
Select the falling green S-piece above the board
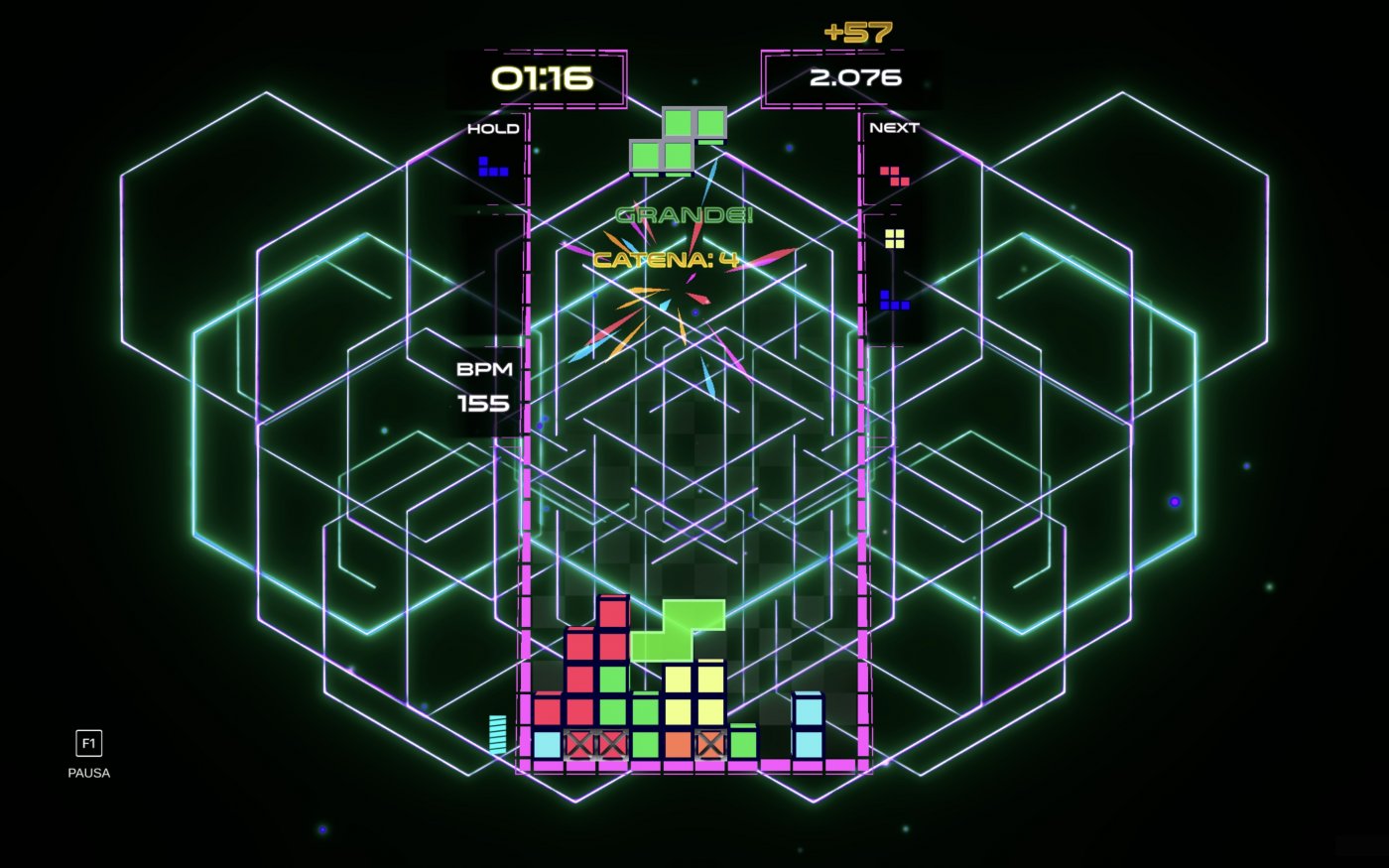pyautogui.click(x=680, y=139)
